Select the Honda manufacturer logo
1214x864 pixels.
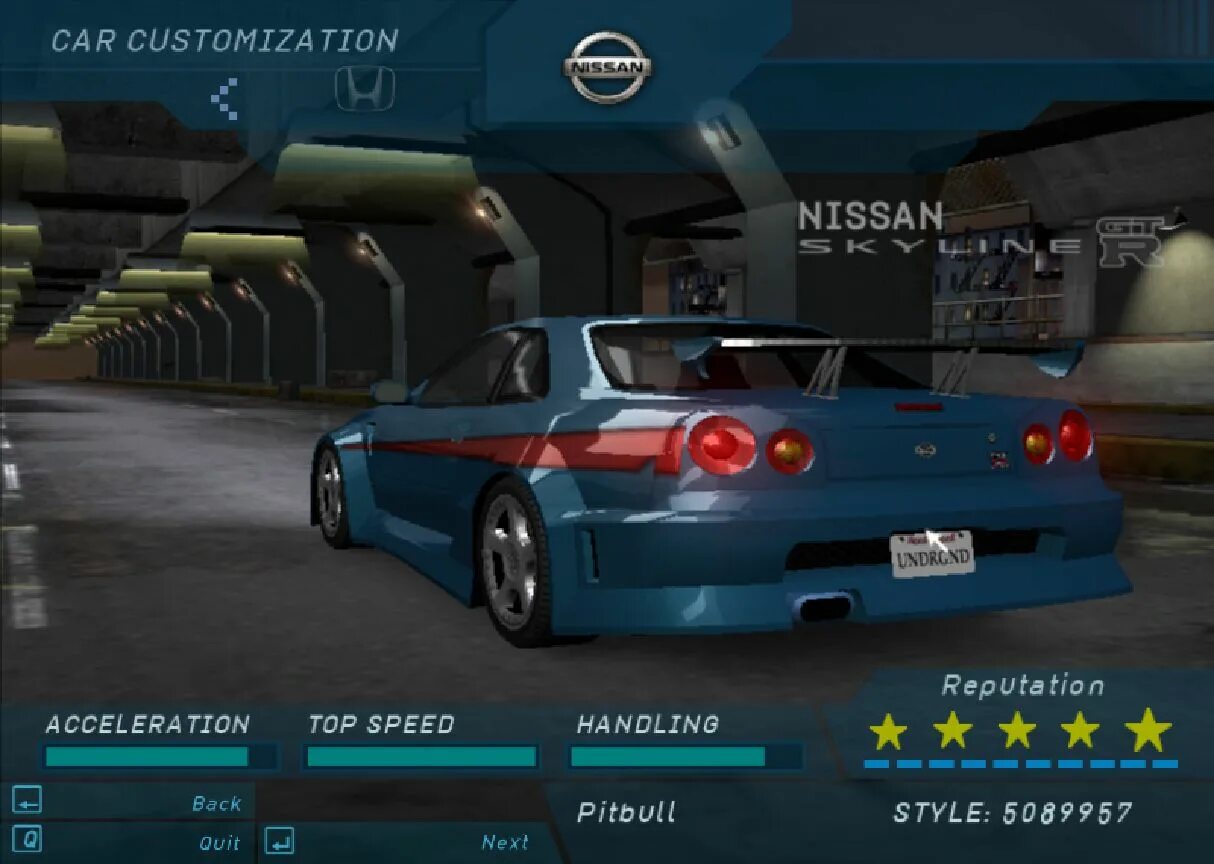coord(364,90)
